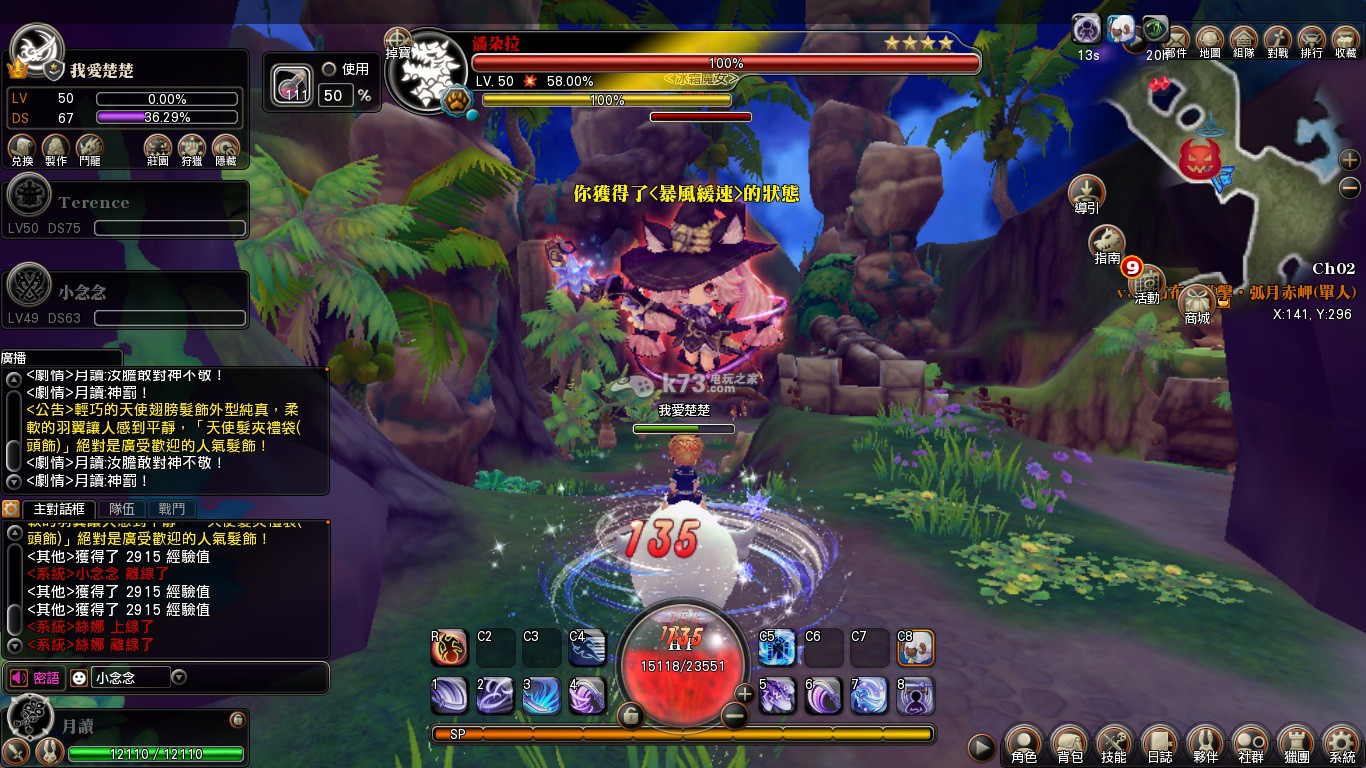Switch to the 戰鬥 chat tab
Screen dimensions: 1366x768
pos(171,509)
